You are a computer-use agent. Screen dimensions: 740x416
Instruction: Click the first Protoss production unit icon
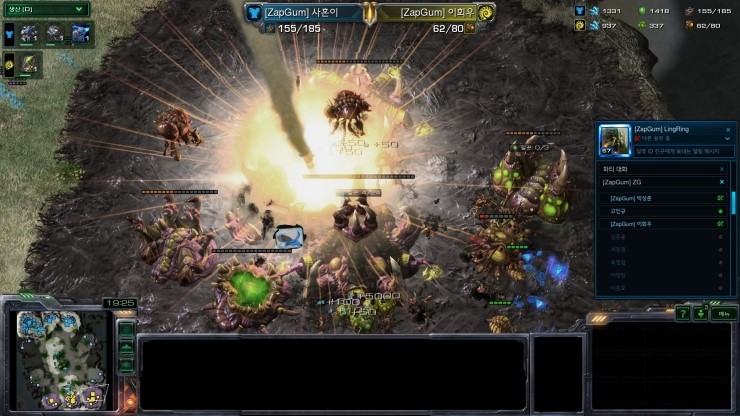(29, 34)
